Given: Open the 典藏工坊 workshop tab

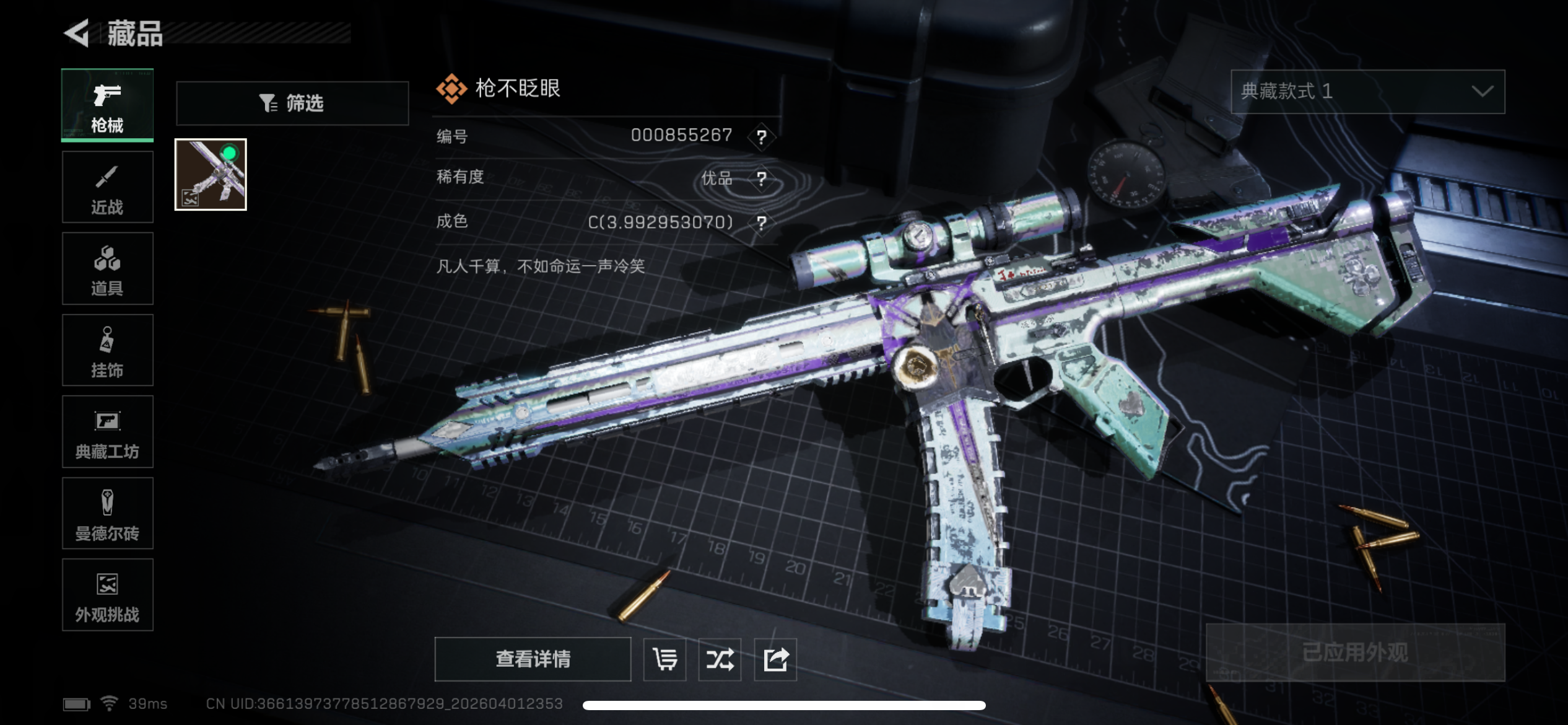Looking at the screenshot, I should point(107,432).
